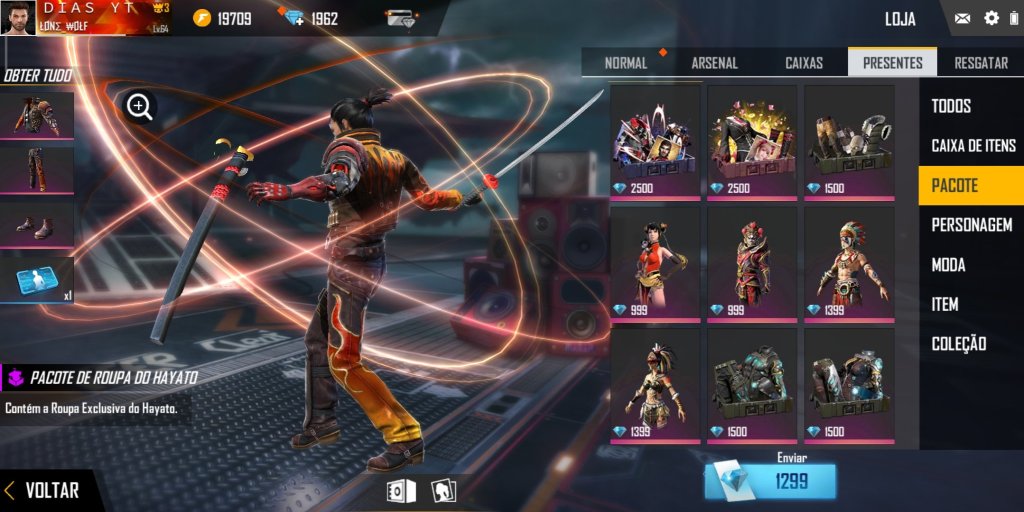
Task: Open the Item category
Action: [945, 304]
